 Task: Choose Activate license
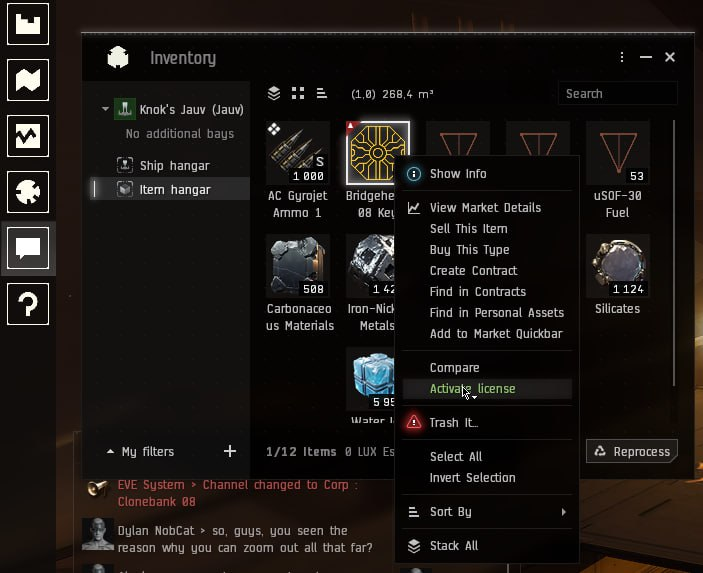tap(472, 389)
